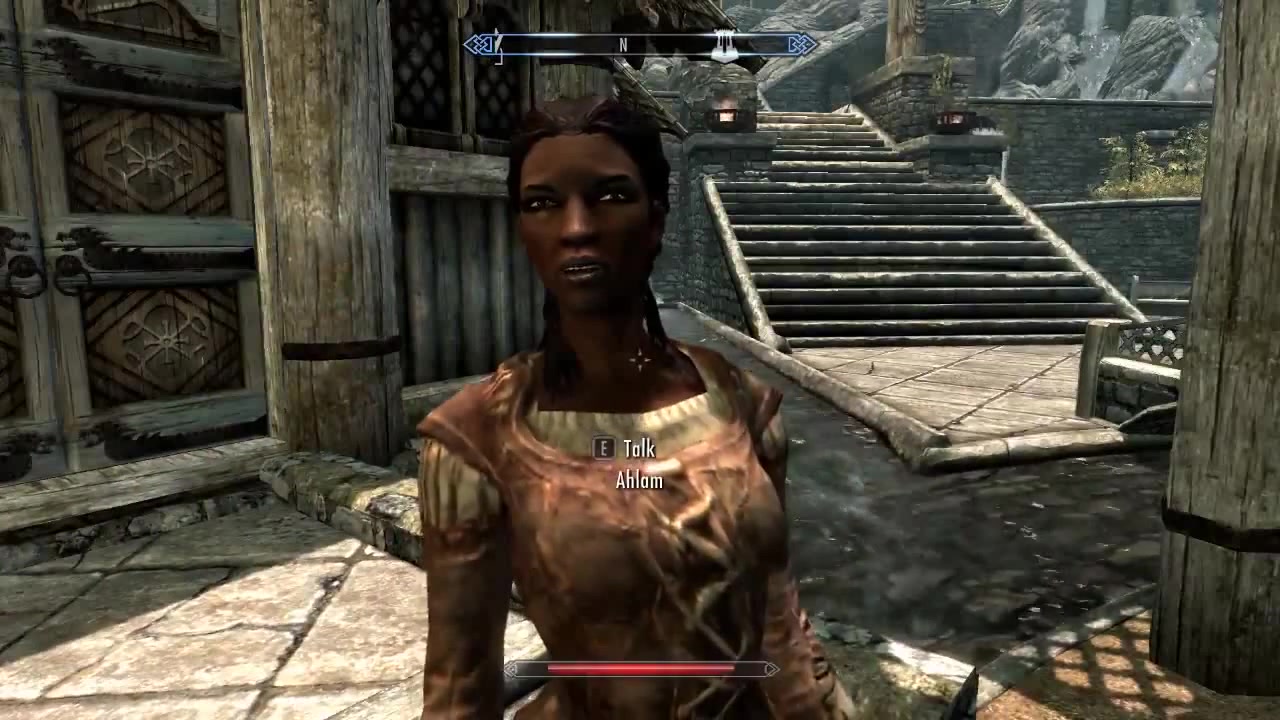Click the right ornamental end of the compass bar
This screenshot has height=720, width=1280.
(x=800, y=44)
